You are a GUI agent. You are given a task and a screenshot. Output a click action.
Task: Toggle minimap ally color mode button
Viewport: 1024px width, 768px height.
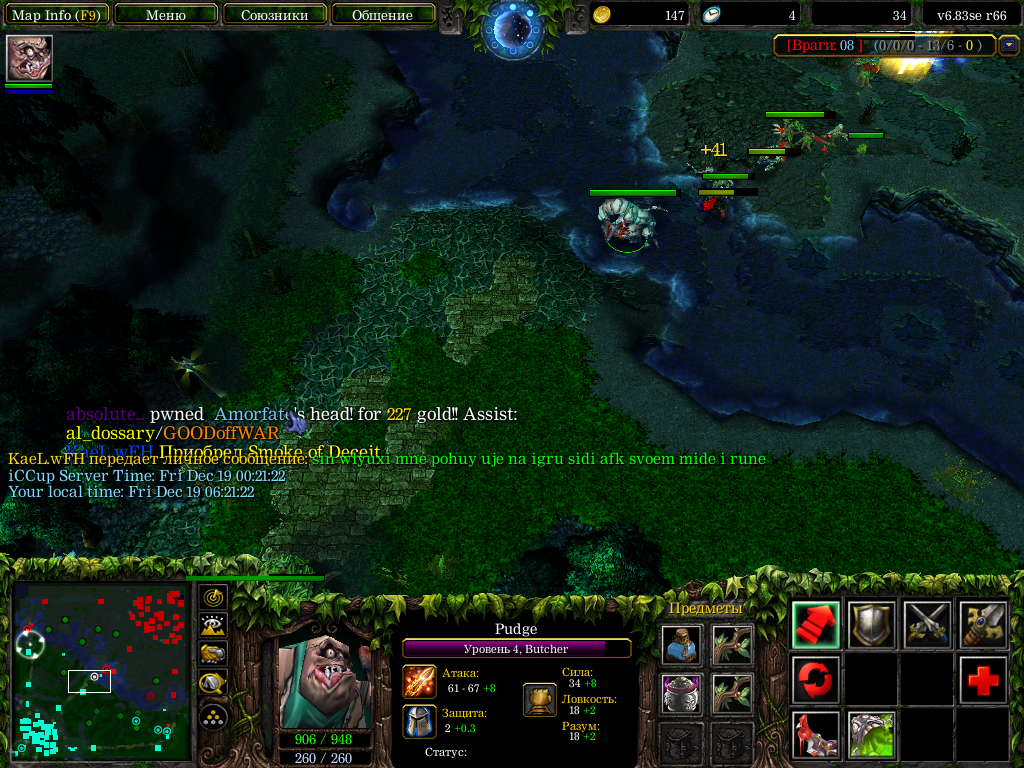(x=213, y=655)
